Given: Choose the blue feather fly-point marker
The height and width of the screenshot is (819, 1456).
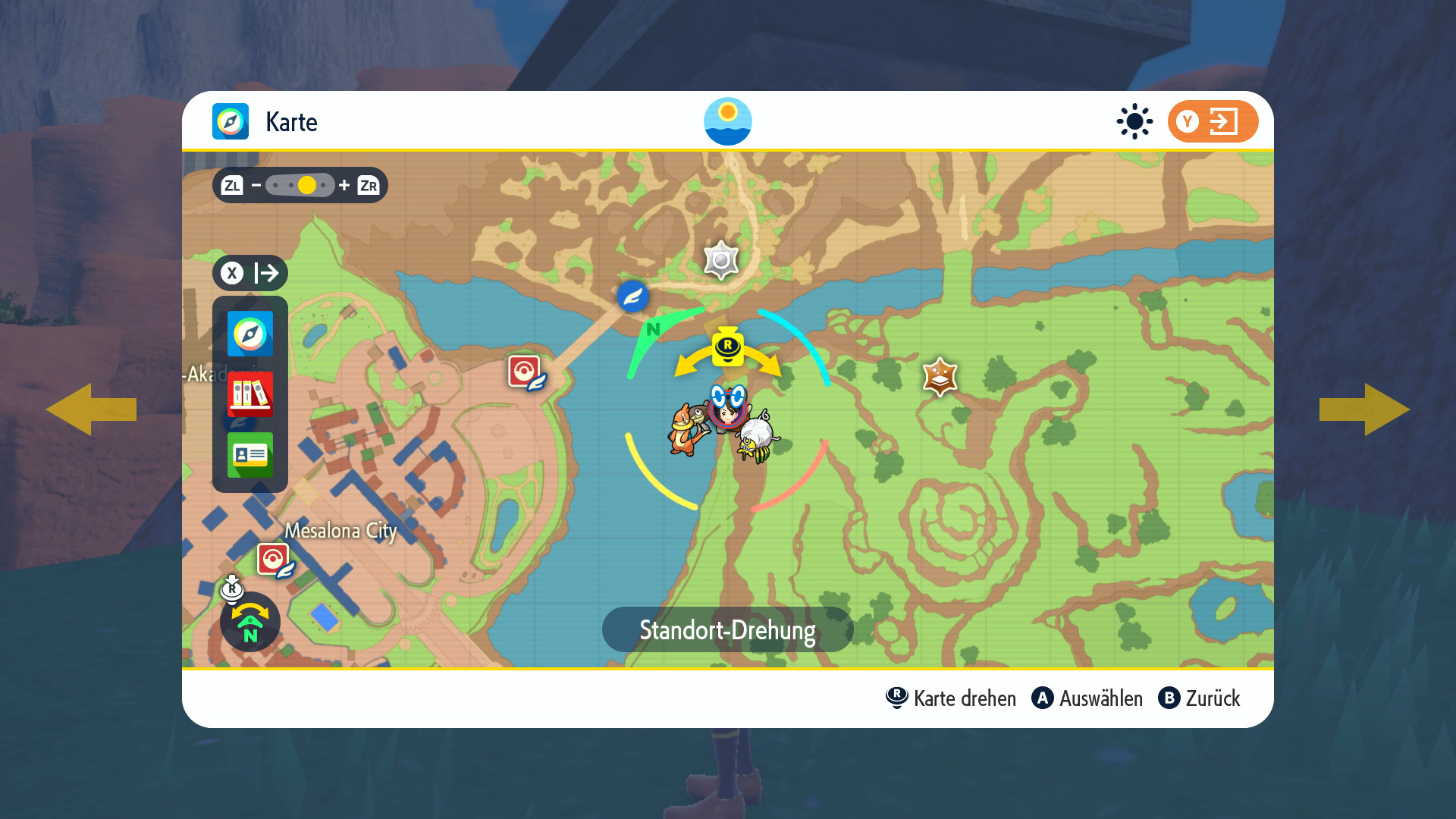Looking at the screenshot, I should point(632,297).
